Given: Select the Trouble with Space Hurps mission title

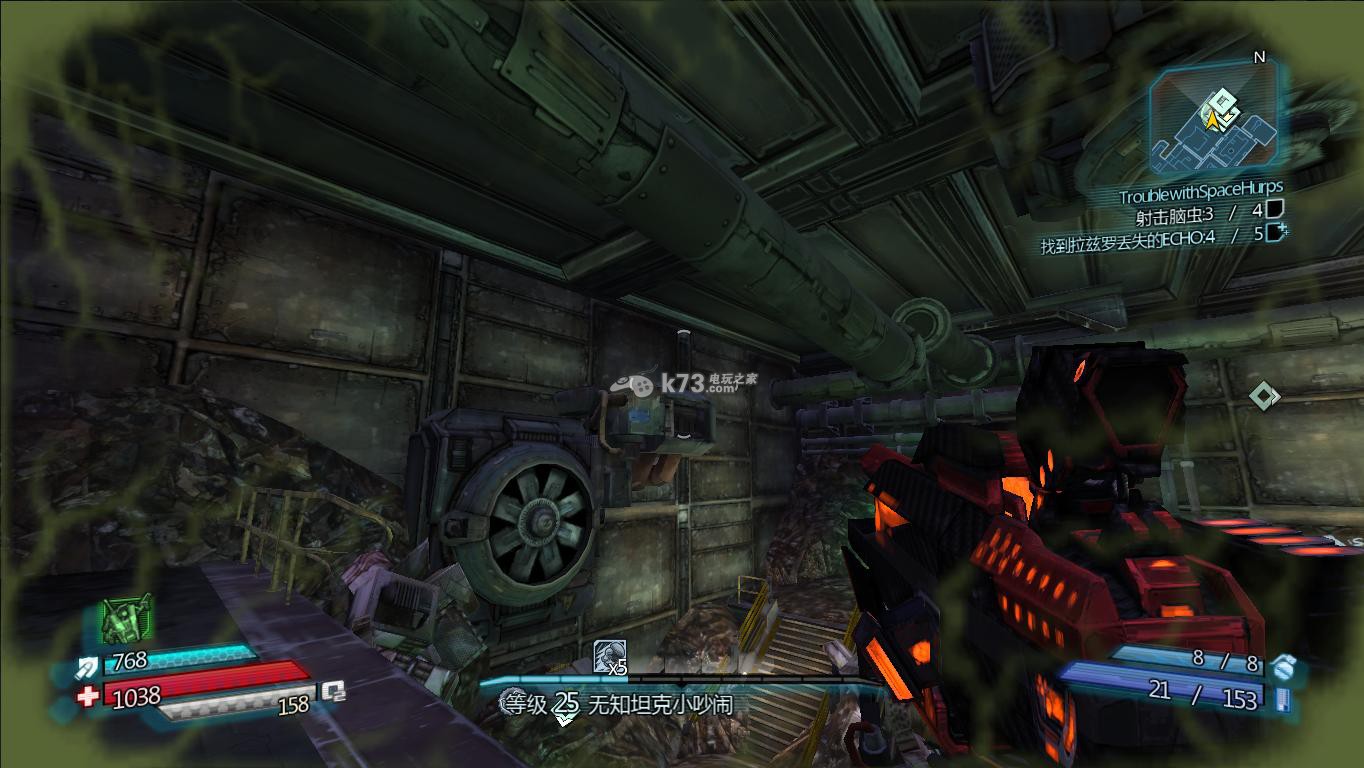Looking at the screenshot, I should [1199, 188].
